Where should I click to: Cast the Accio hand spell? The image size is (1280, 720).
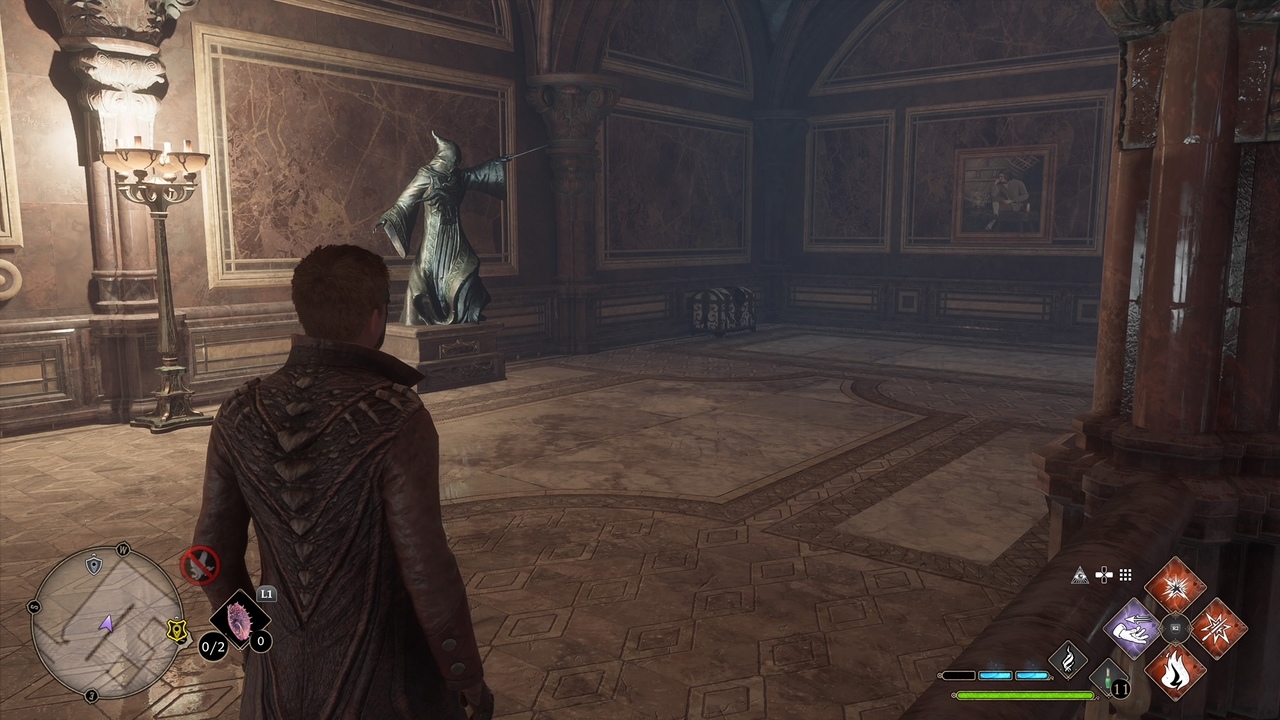pyautogui.click(x=1132, y=629)
